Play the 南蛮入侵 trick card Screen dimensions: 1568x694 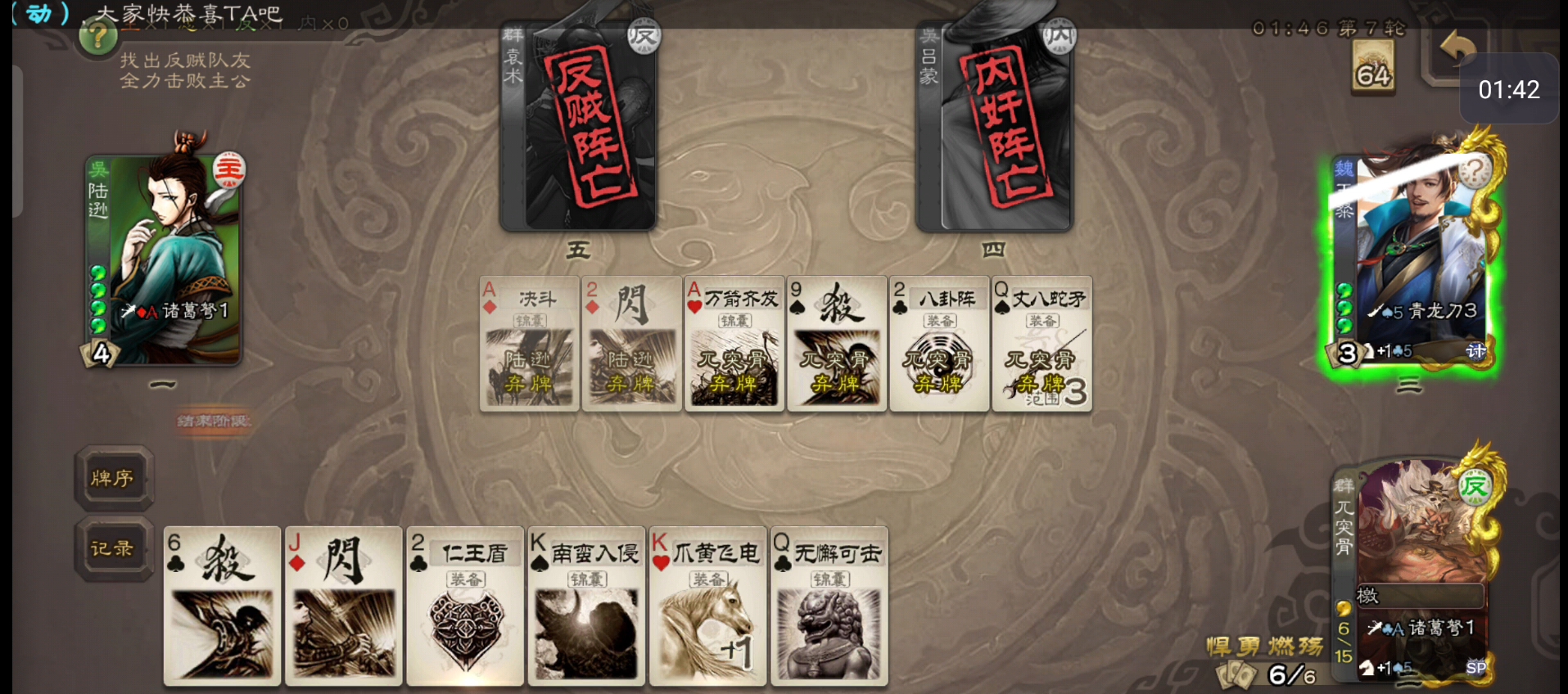point(585,606)
